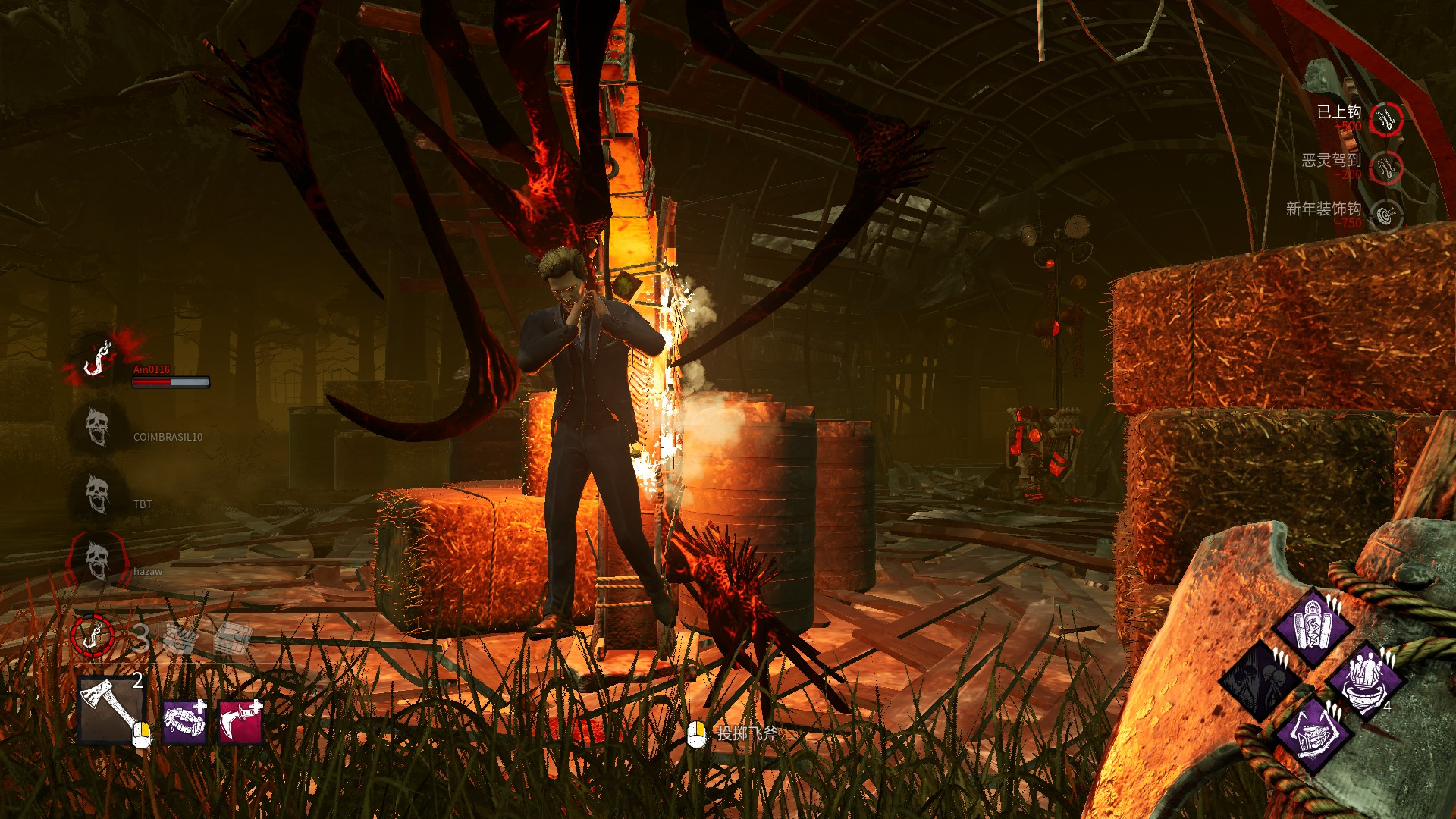Select the coffin perk icon
The width and height of the screenshot is (1456, 819).
click(1313, 626)
